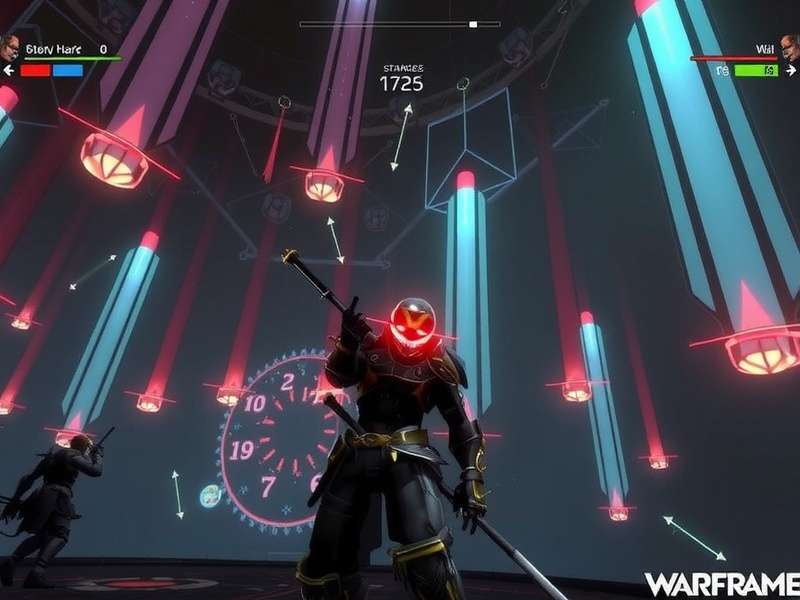This screenshot has width=800, height=600.
Task: Click the right arrow beside the top-right player panel
Action: (x=791, y=71)
